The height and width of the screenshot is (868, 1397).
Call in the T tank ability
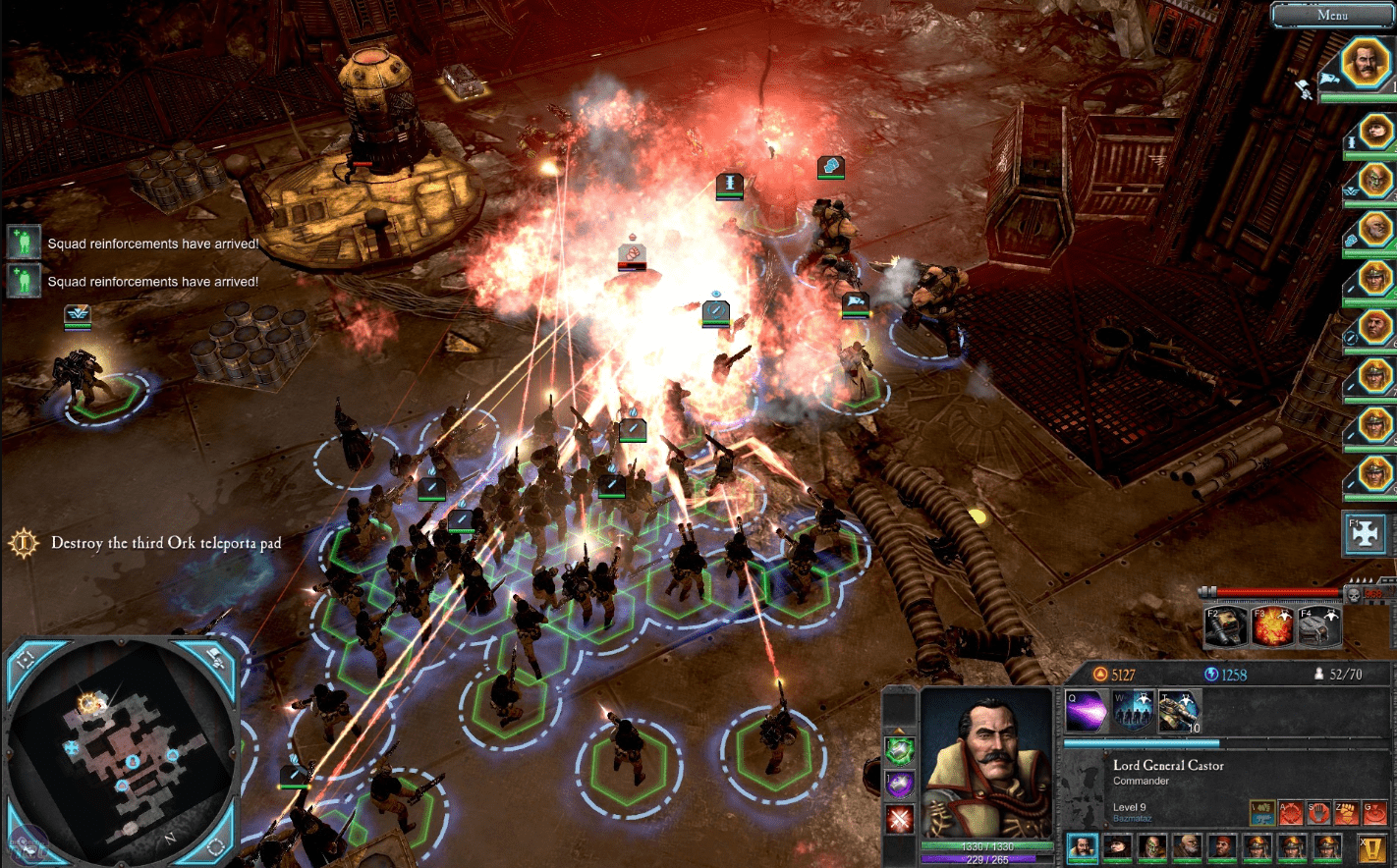coord(1178,710)
